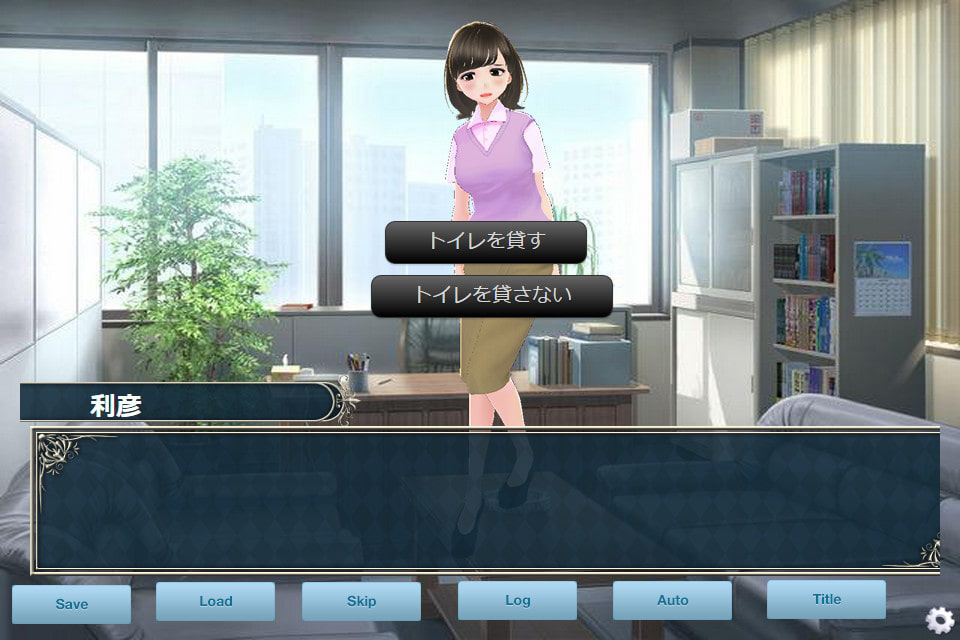960x640 pixels.
Task: Open the dialogue Log
Action: click(517, 600)
